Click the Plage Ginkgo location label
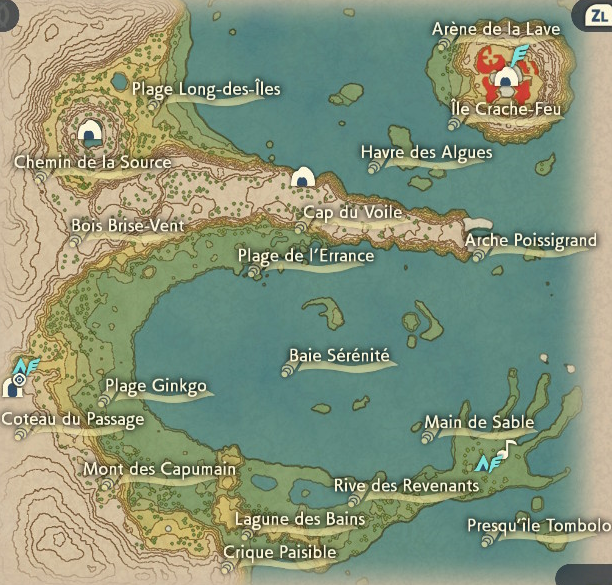612x585 pixels. point(156,387)
